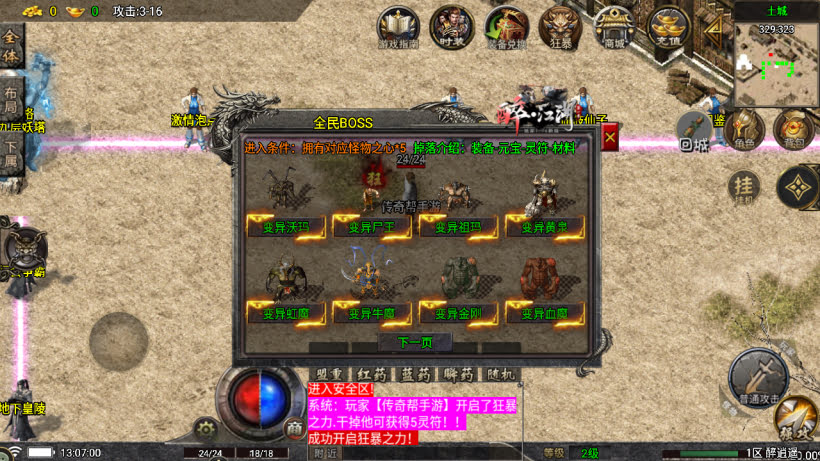
Task: Select the 变异黄泉 boss button
Action: 544,226
